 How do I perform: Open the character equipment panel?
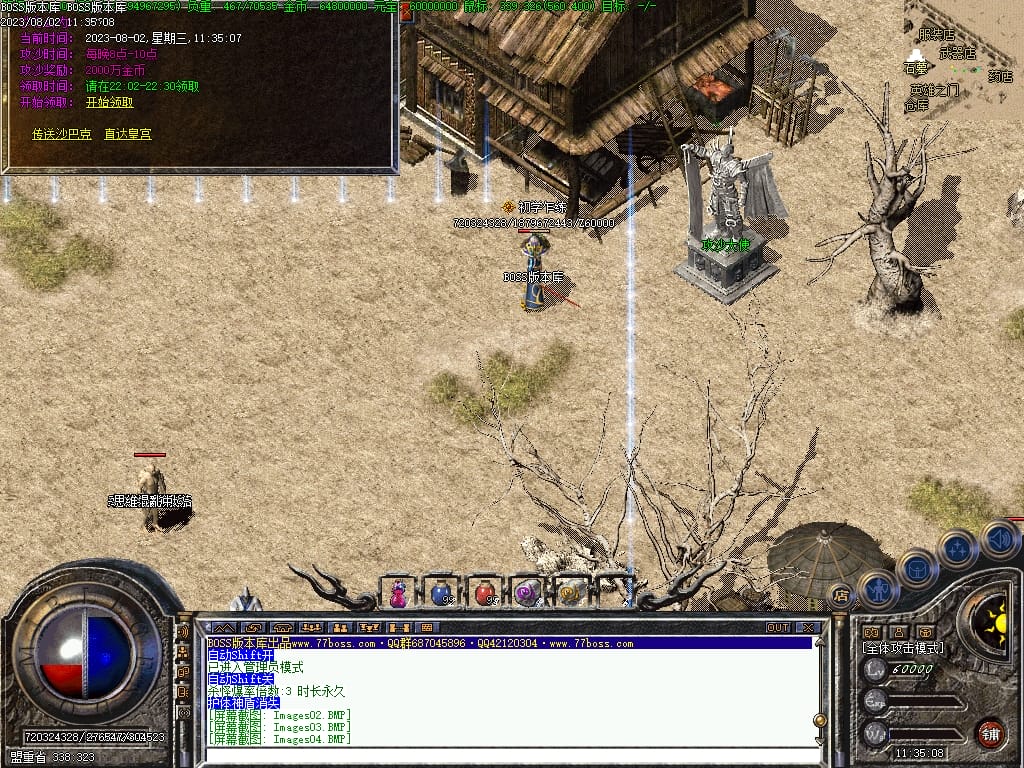[x=877, y=589]
